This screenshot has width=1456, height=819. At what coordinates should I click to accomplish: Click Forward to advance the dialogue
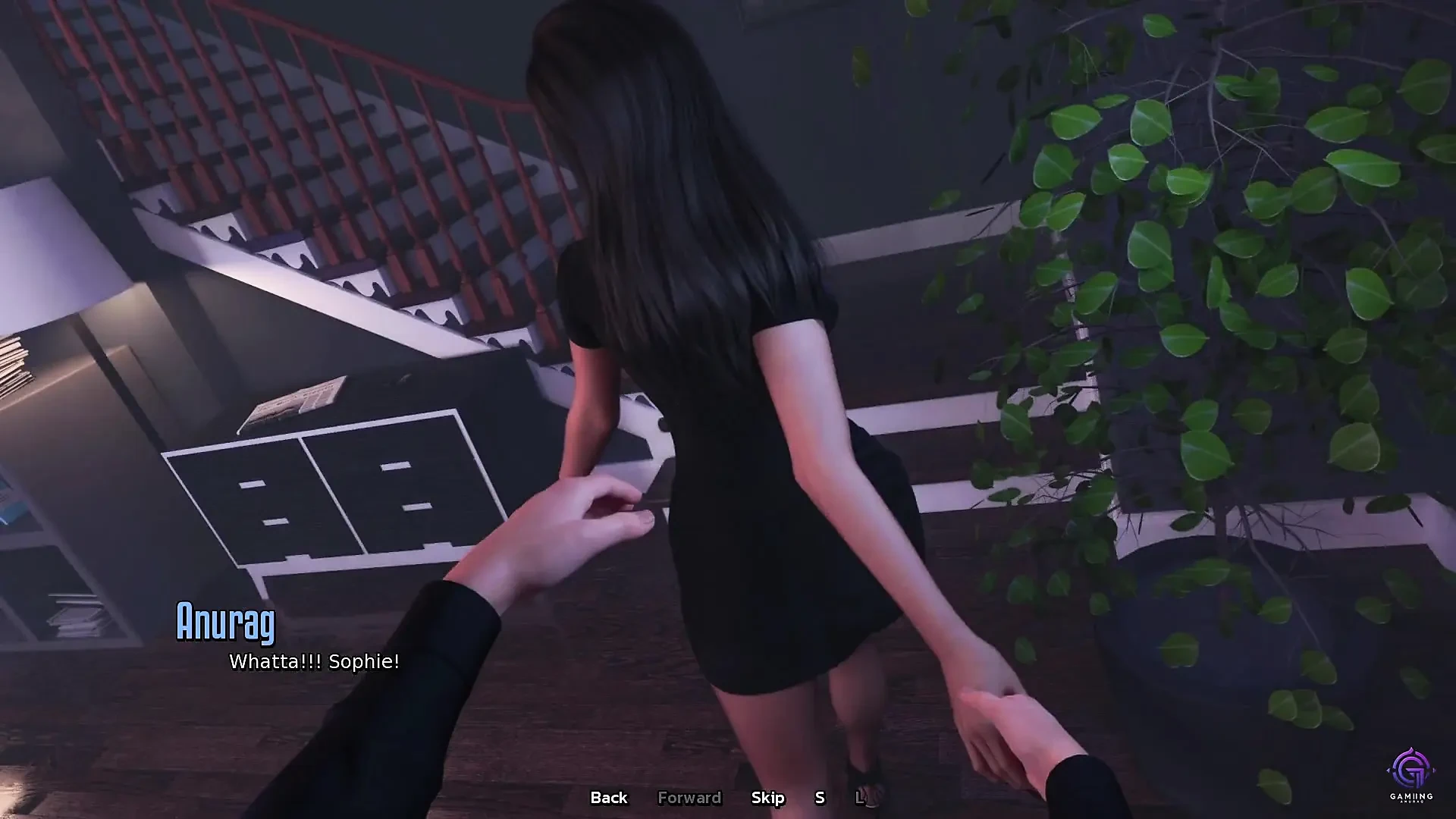689,798
